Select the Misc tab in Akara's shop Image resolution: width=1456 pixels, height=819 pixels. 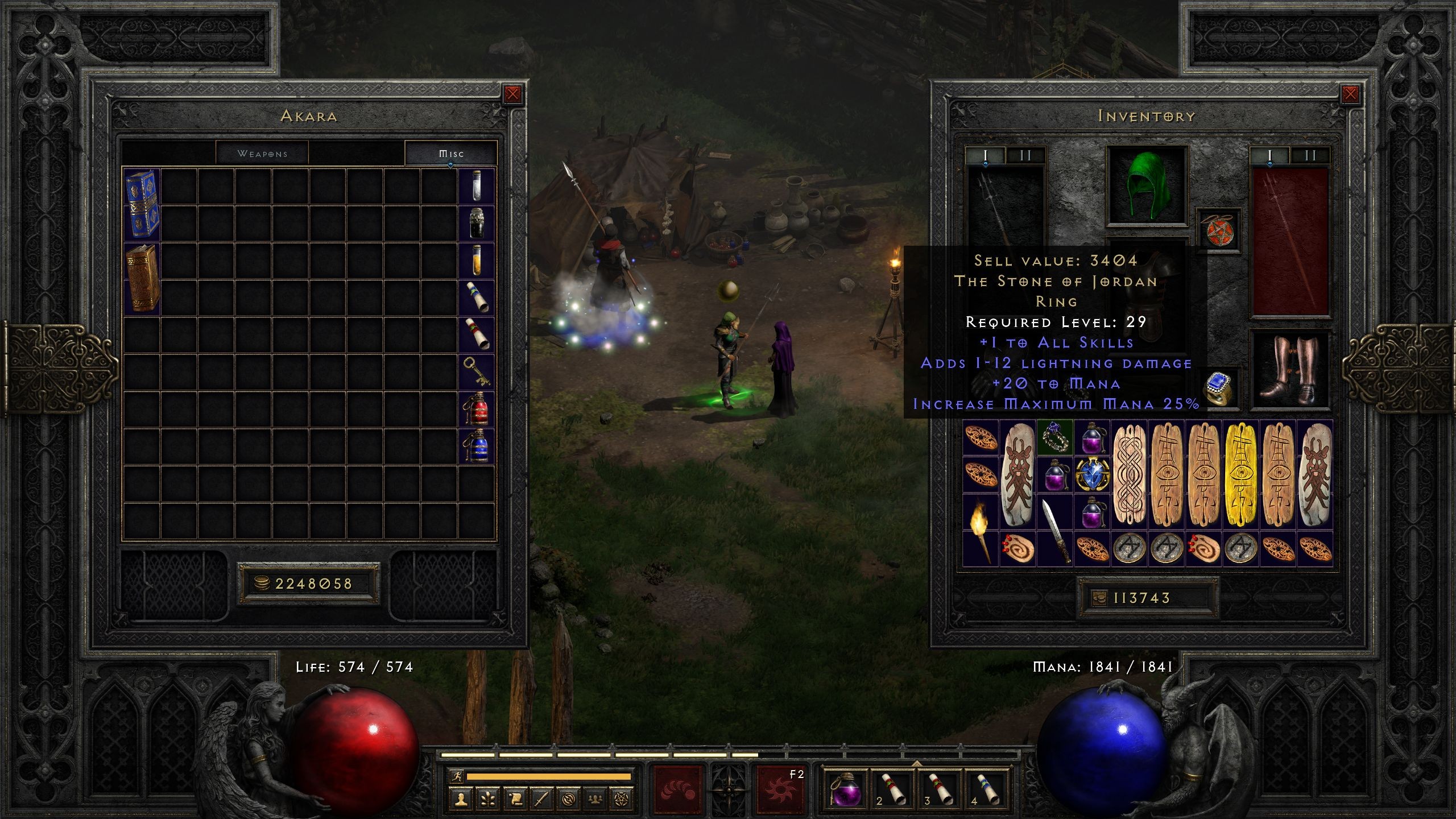451,152
